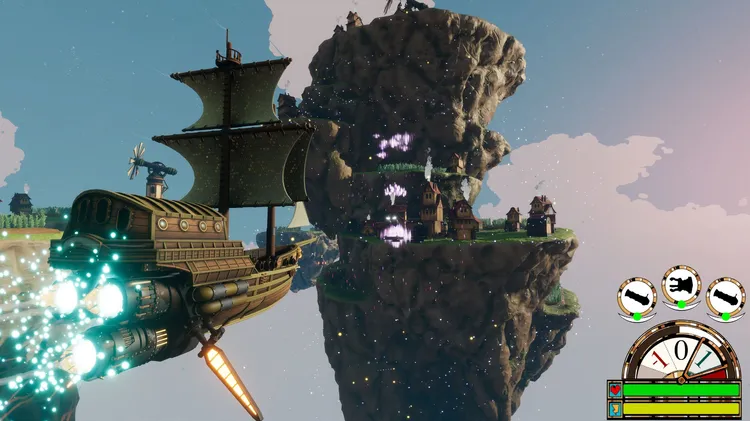Select the front-facing cannon weapon icon
Viewport: 750px width, 421px height.
(x=681, y=286)
